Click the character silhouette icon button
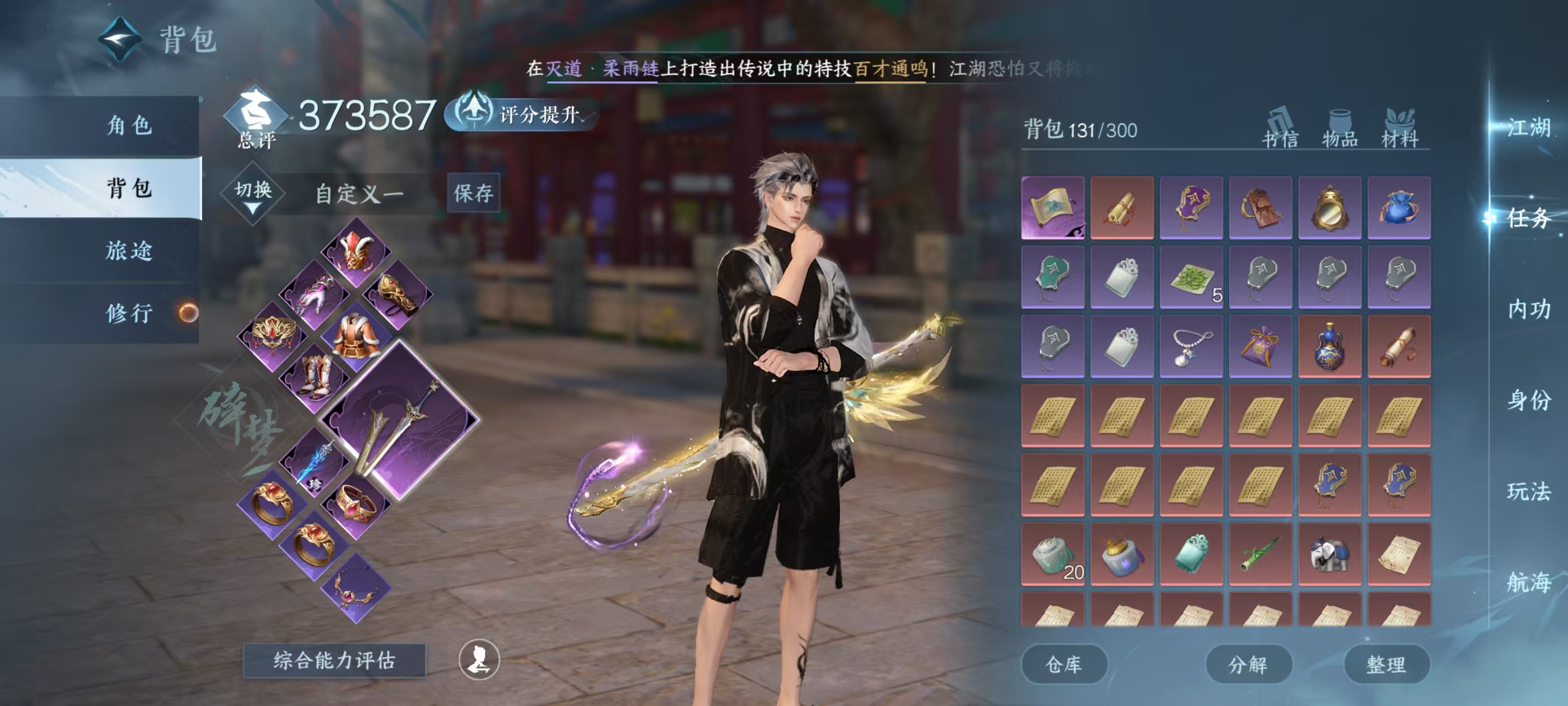This screenshot has height=706, width=1568. pyautogui.click(x=479, y=659)
